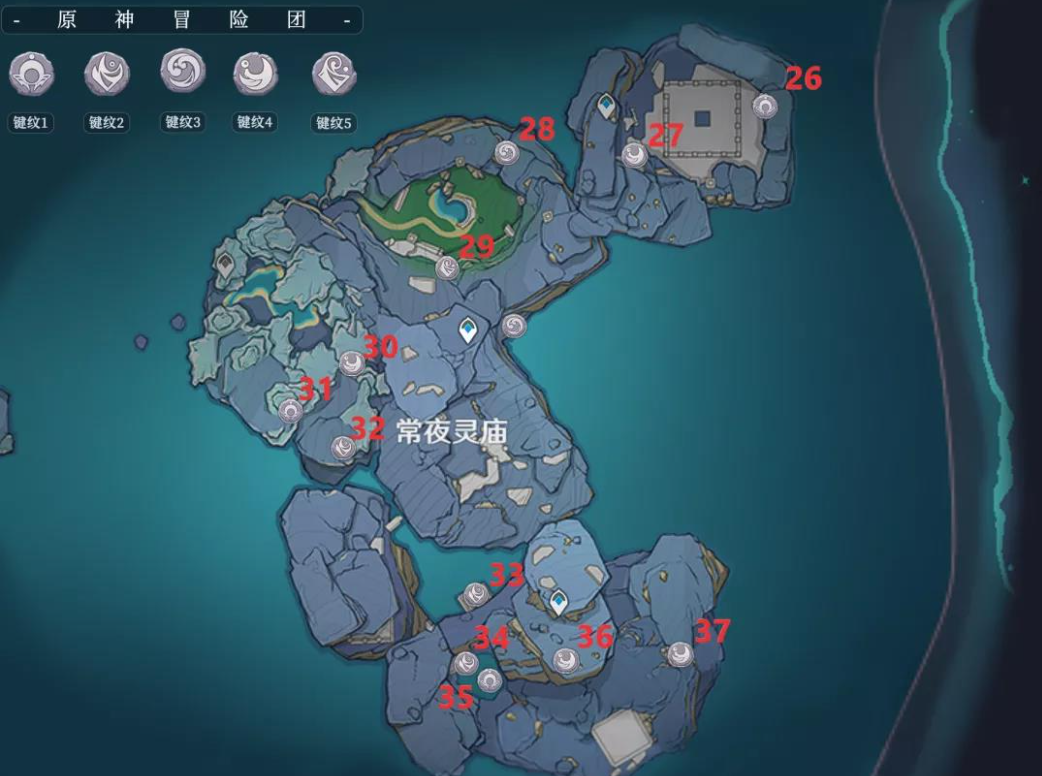Choose the sigil marker labeled 31
This screenshot has height=776, width=1042.
(291, 410)
